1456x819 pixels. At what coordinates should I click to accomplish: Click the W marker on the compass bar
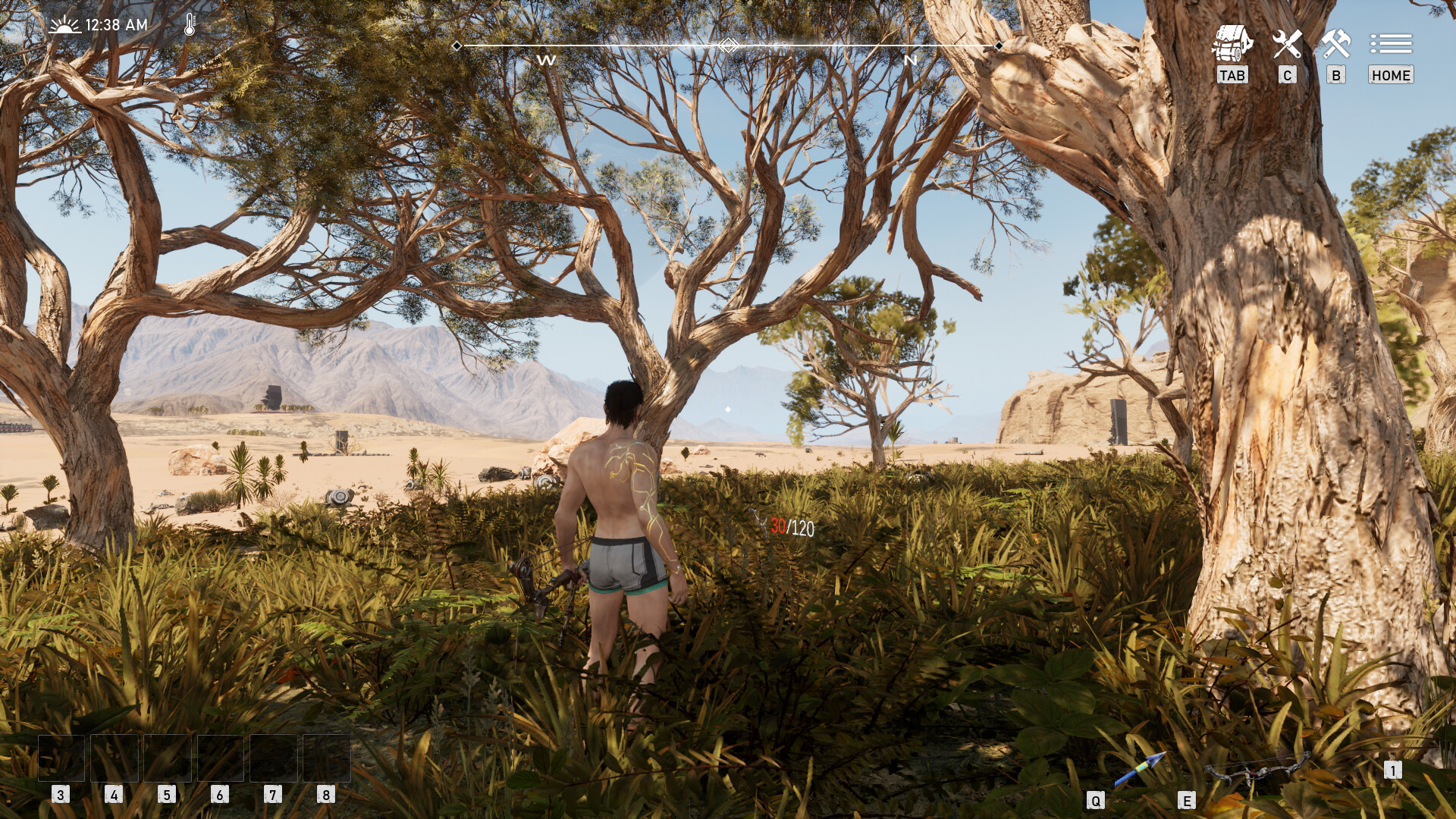coord(548,59)
